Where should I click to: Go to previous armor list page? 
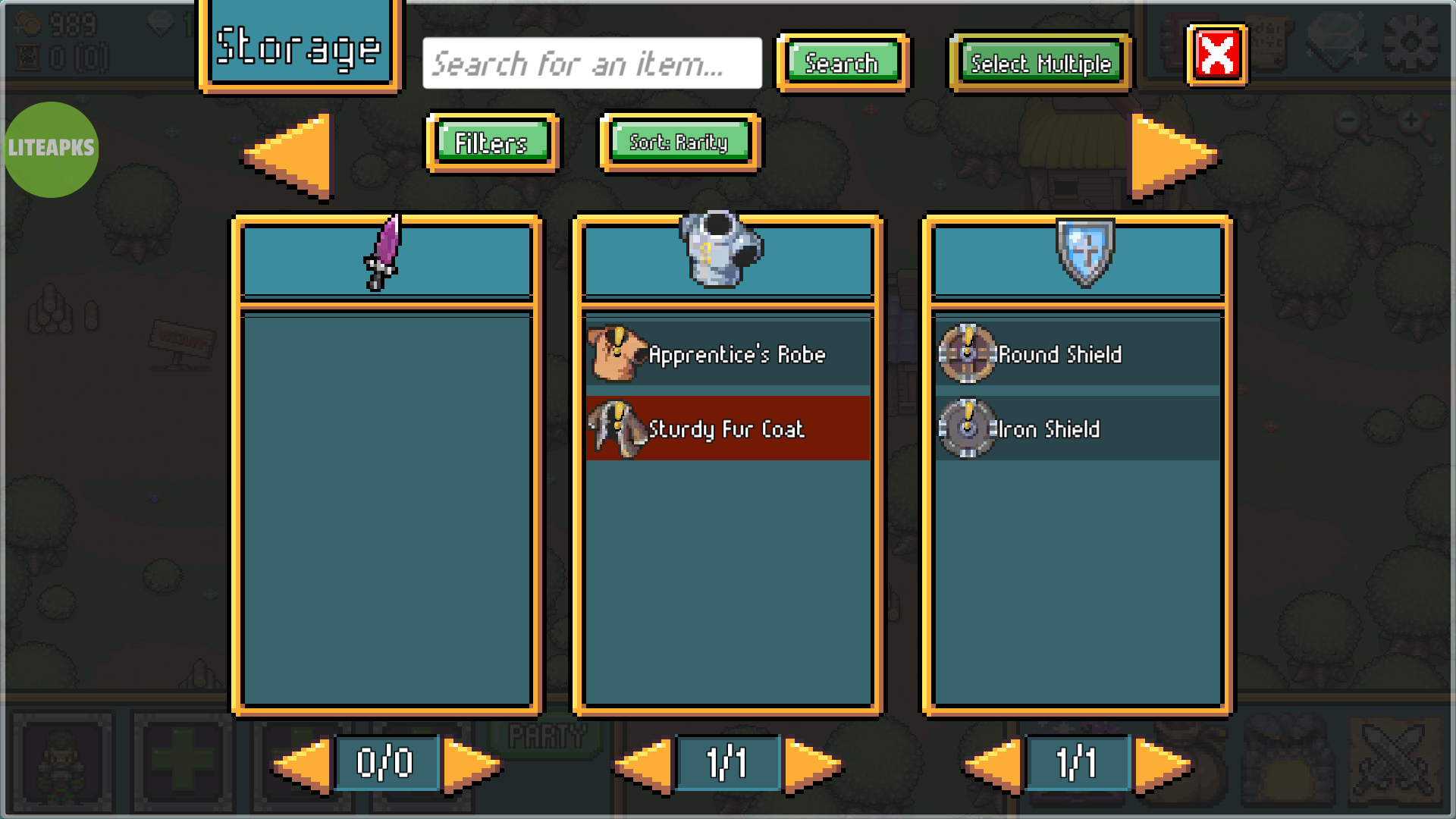645,764
